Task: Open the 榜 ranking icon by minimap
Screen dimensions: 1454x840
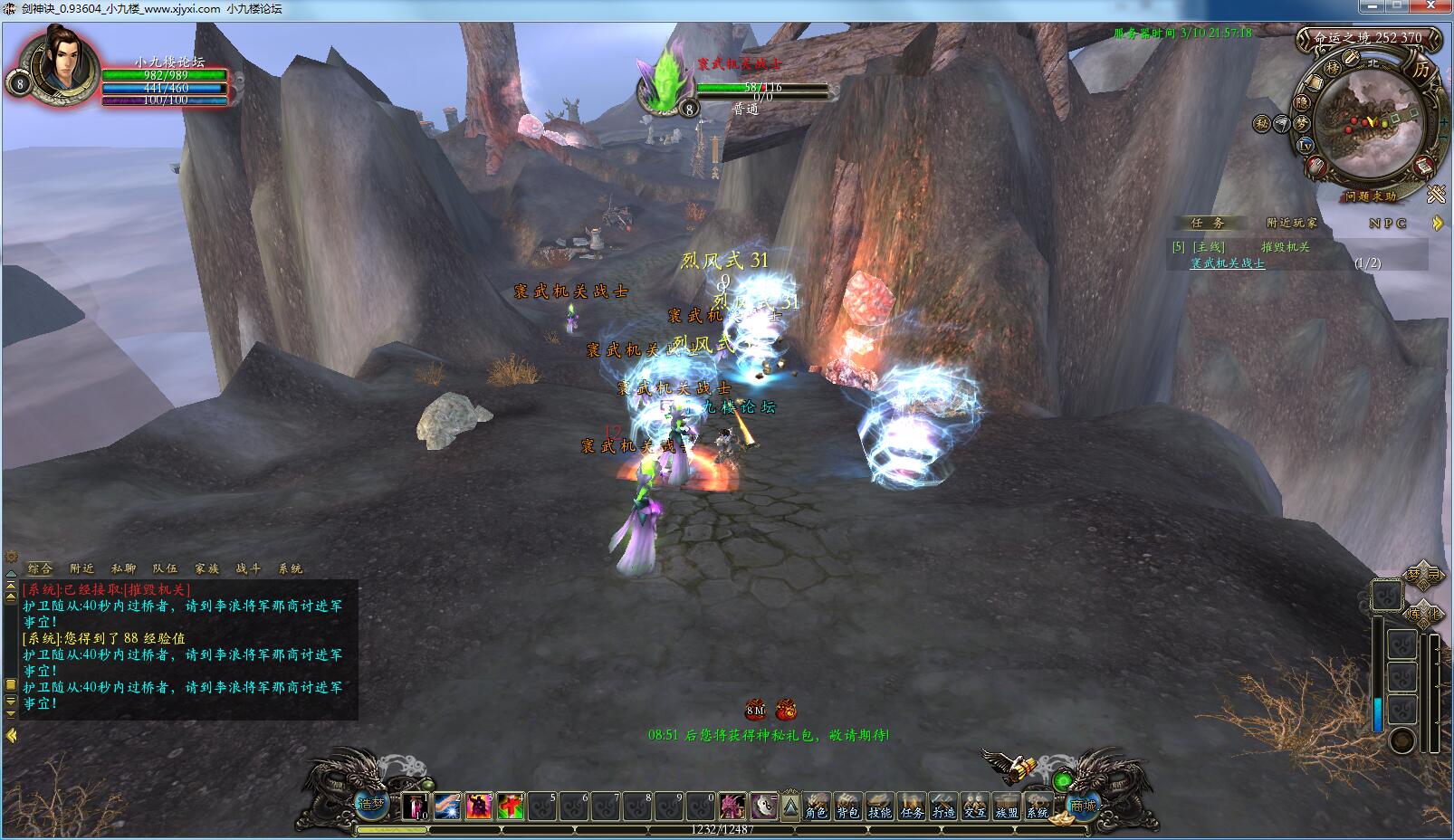Action: point(1333,68)
